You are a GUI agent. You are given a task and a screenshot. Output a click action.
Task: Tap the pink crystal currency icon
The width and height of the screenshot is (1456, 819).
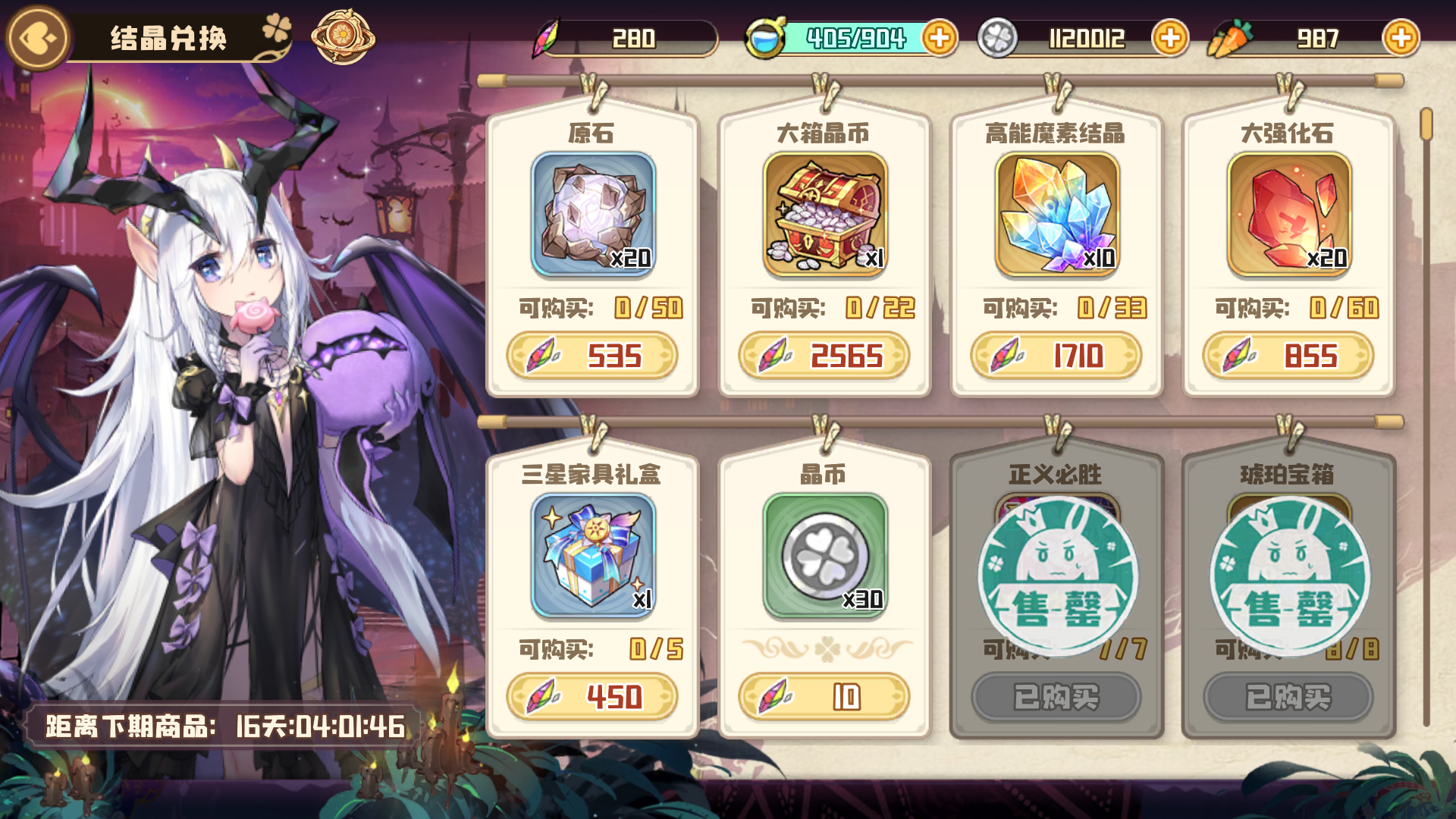point(548,36)
